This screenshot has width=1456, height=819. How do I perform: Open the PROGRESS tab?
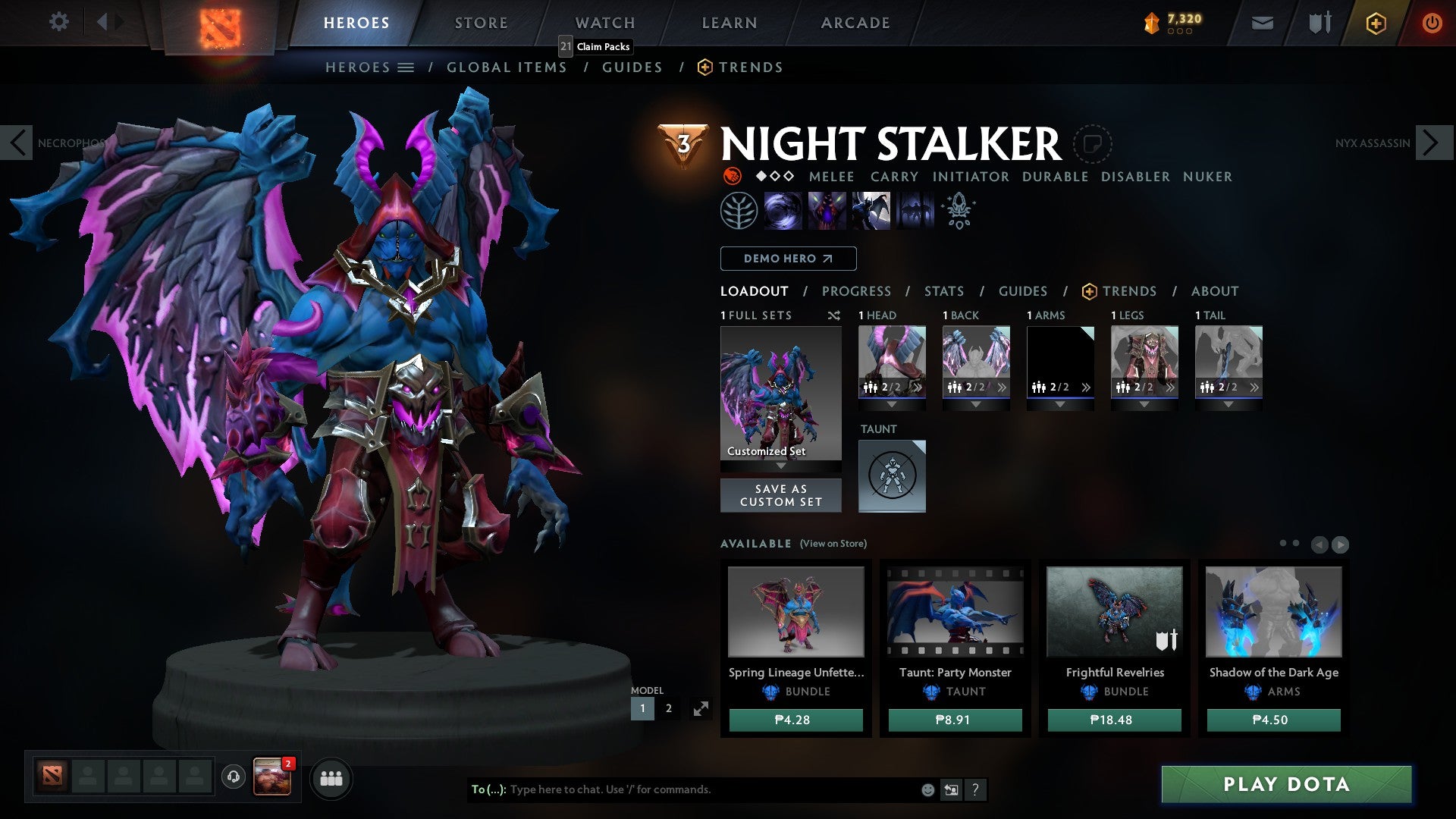coord(856,290)
